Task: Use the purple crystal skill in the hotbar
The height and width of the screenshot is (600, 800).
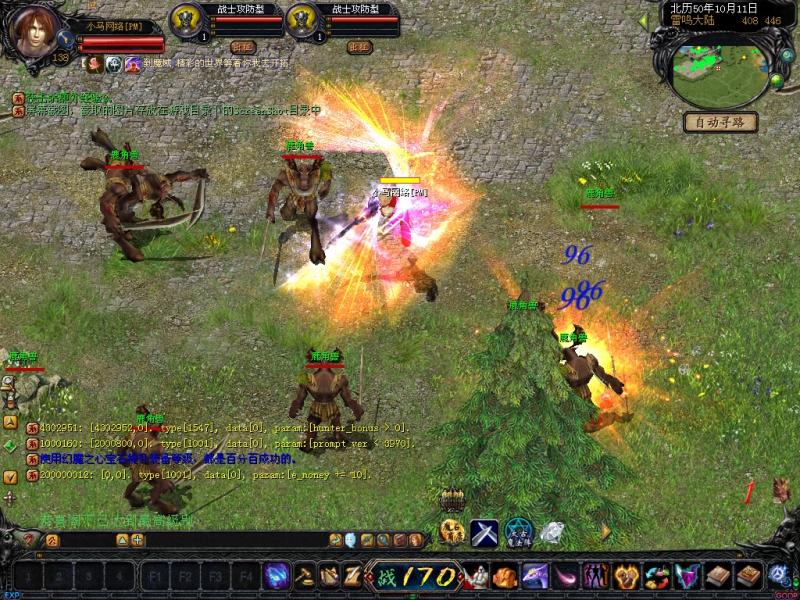Action: point(276,576)
